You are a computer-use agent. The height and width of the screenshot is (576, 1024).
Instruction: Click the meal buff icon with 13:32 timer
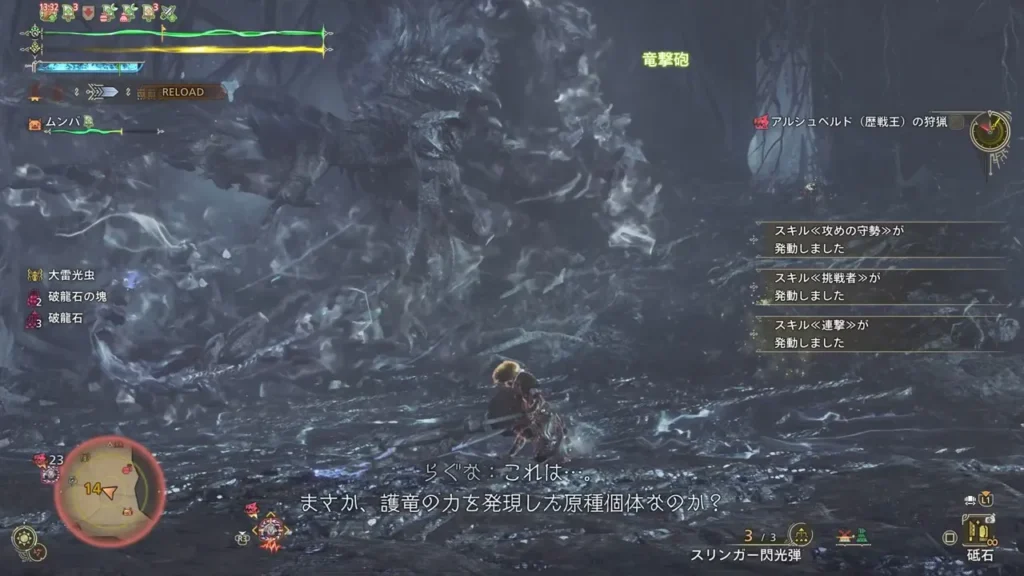pos(48,12)
